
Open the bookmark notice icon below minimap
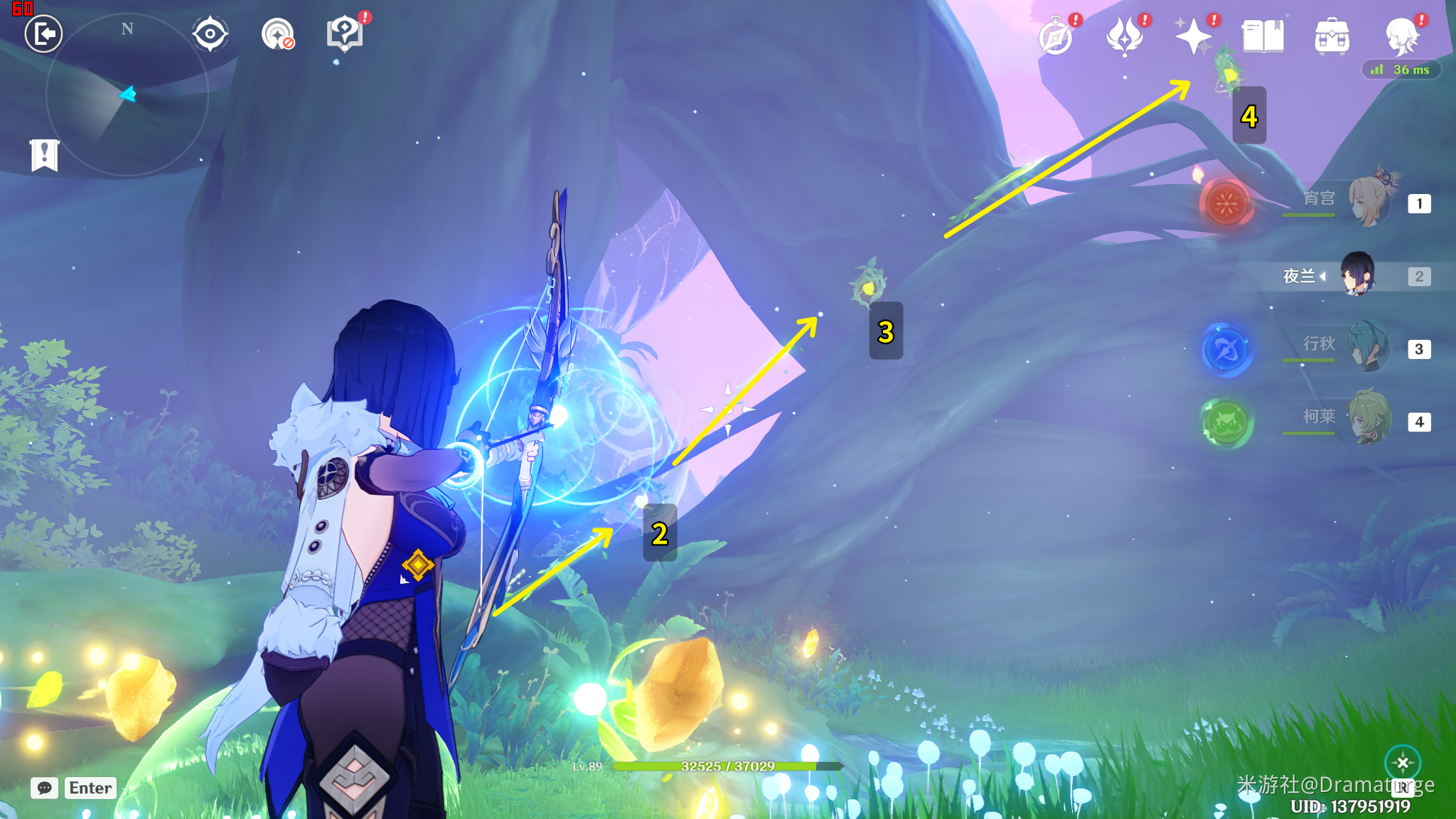[44, 154]
